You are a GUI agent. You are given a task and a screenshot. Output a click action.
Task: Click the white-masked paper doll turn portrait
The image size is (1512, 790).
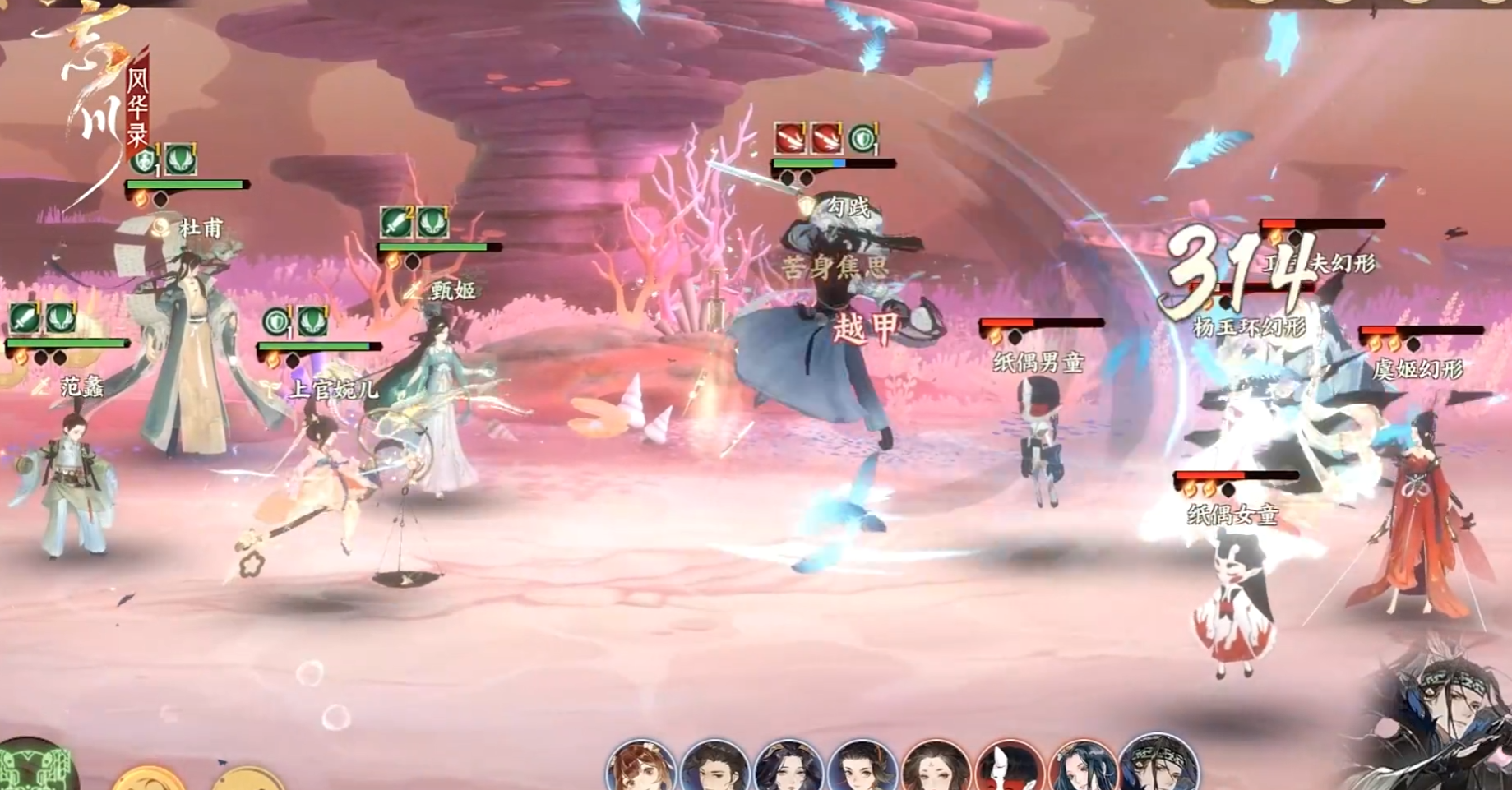click(1010, 769)
